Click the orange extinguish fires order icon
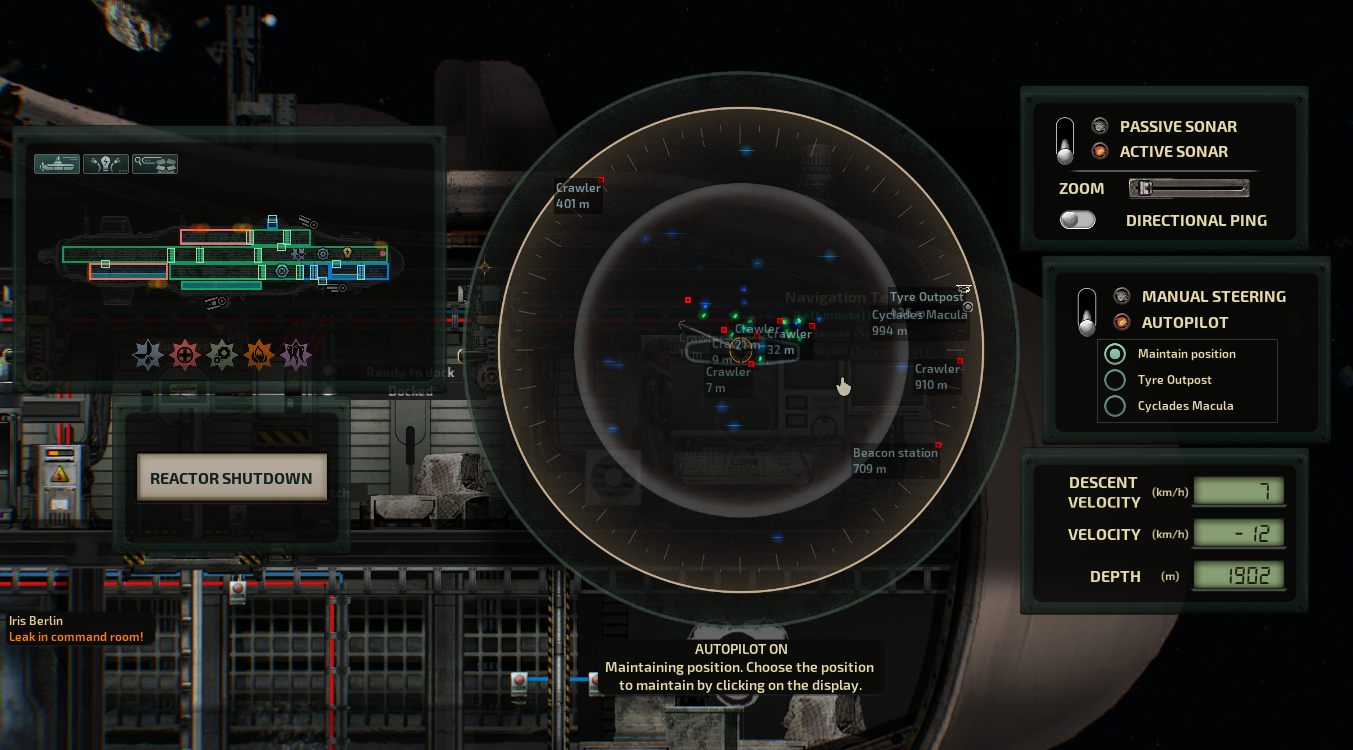This screenshot has height=750, width=1353. 260,352
